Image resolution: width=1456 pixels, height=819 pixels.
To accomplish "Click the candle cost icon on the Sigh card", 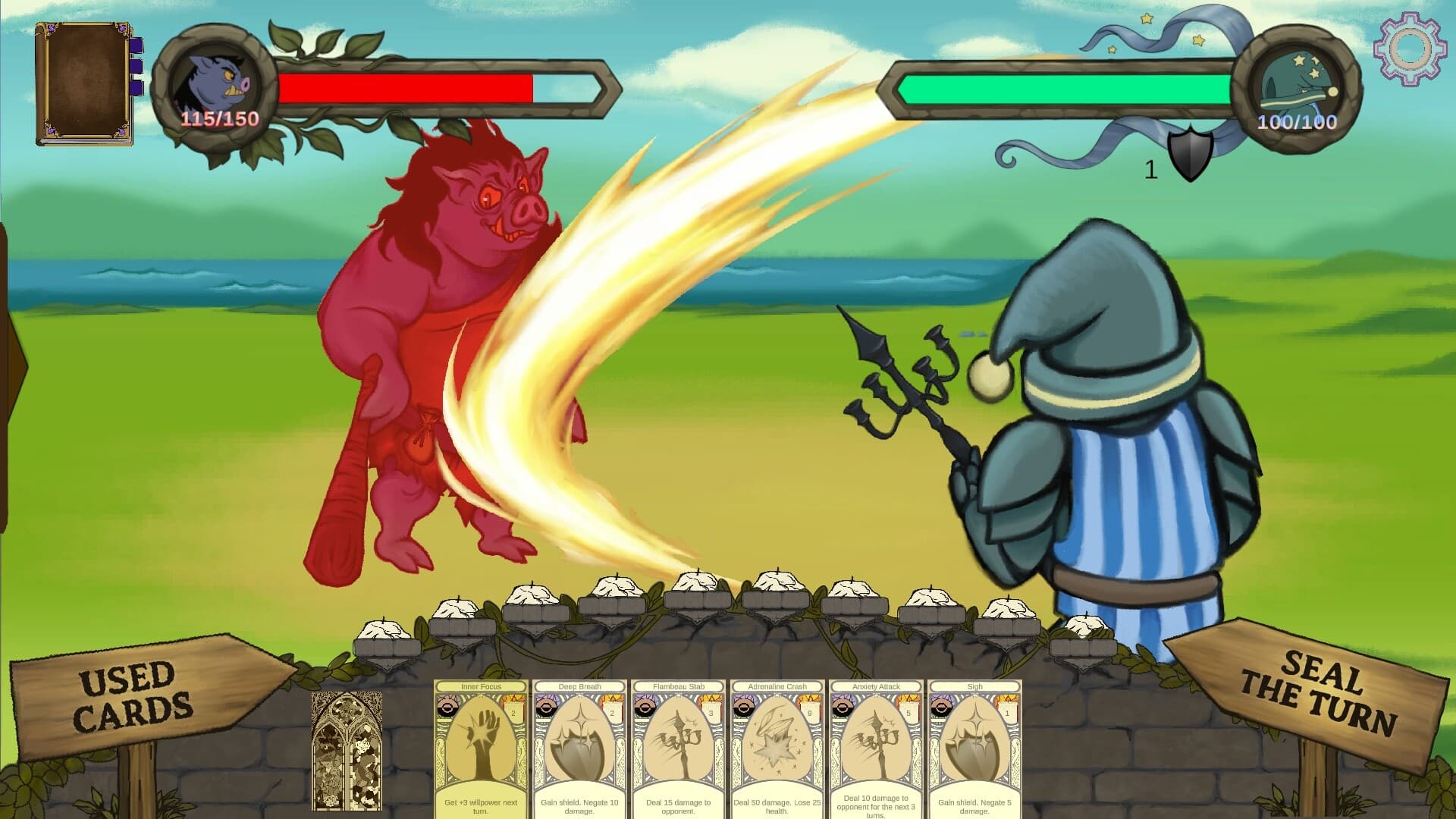I will [x=1008, y=709].
